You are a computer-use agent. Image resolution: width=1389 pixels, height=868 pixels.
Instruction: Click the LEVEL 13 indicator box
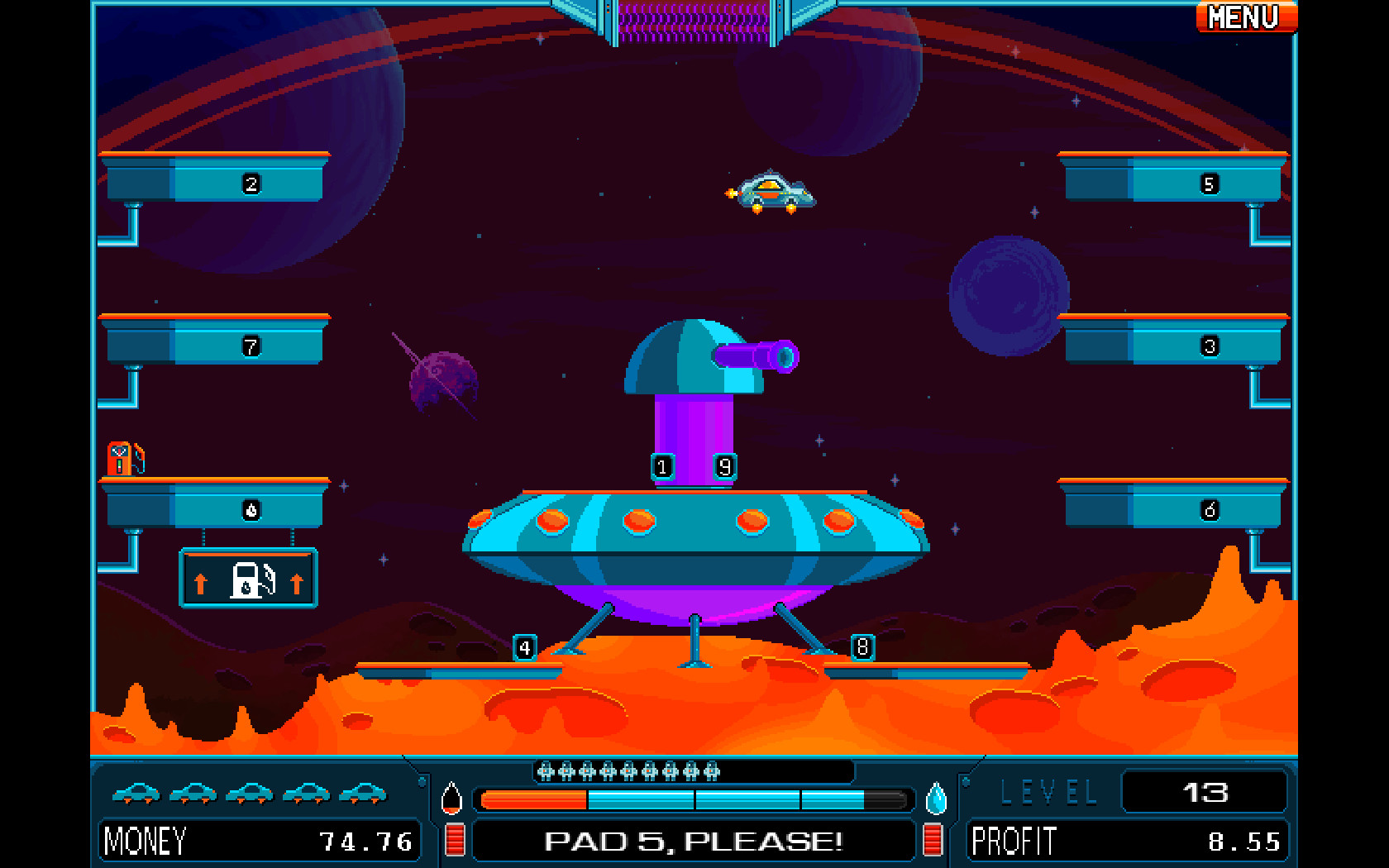pos(1204,791)
